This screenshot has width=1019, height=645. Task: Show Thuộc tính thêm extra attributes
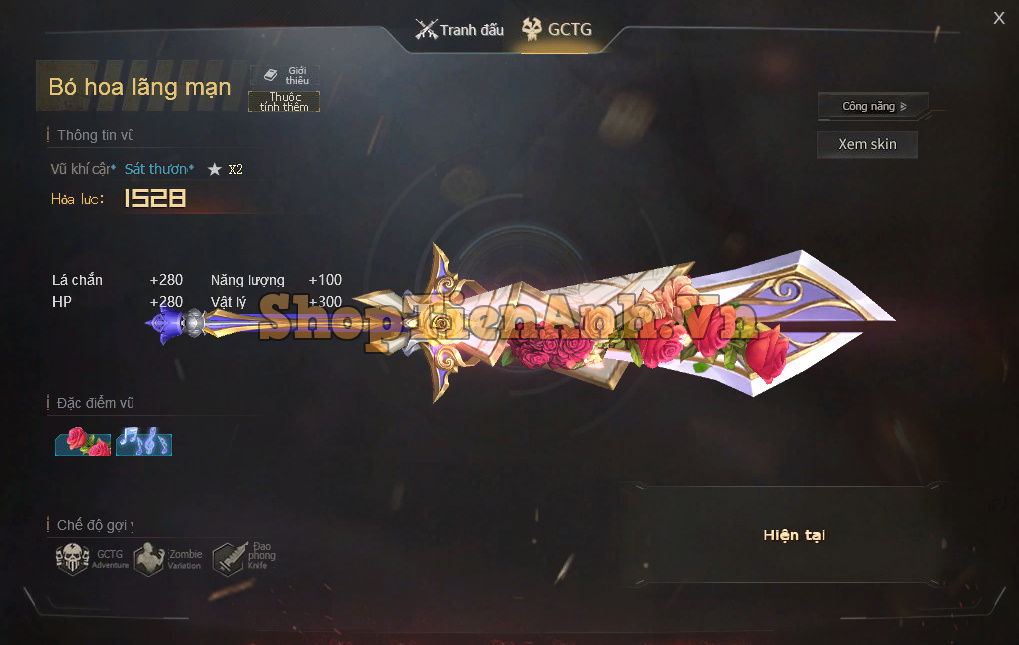284,101
